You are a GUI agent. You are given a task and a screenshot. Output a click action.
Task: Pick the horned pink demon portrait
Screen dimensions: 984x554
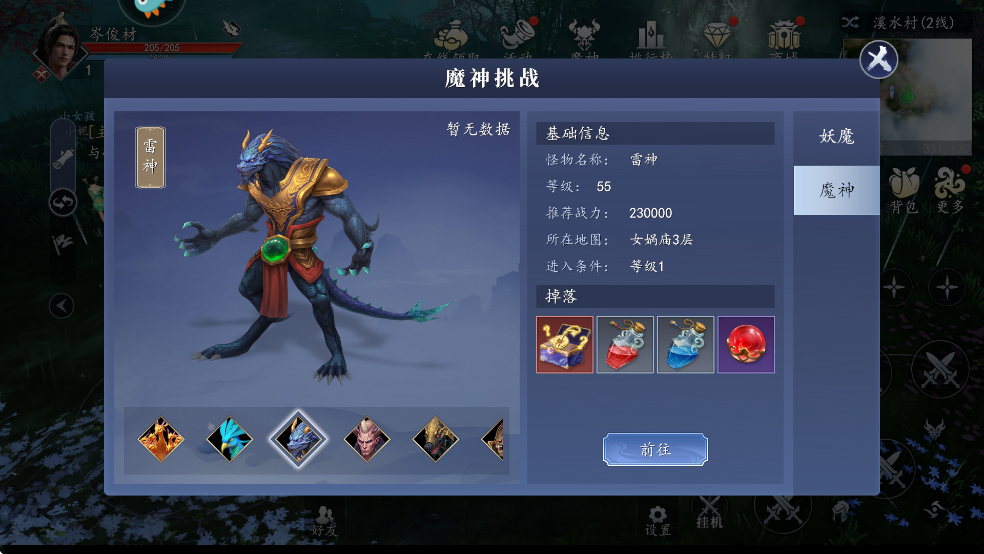[366, 438]
